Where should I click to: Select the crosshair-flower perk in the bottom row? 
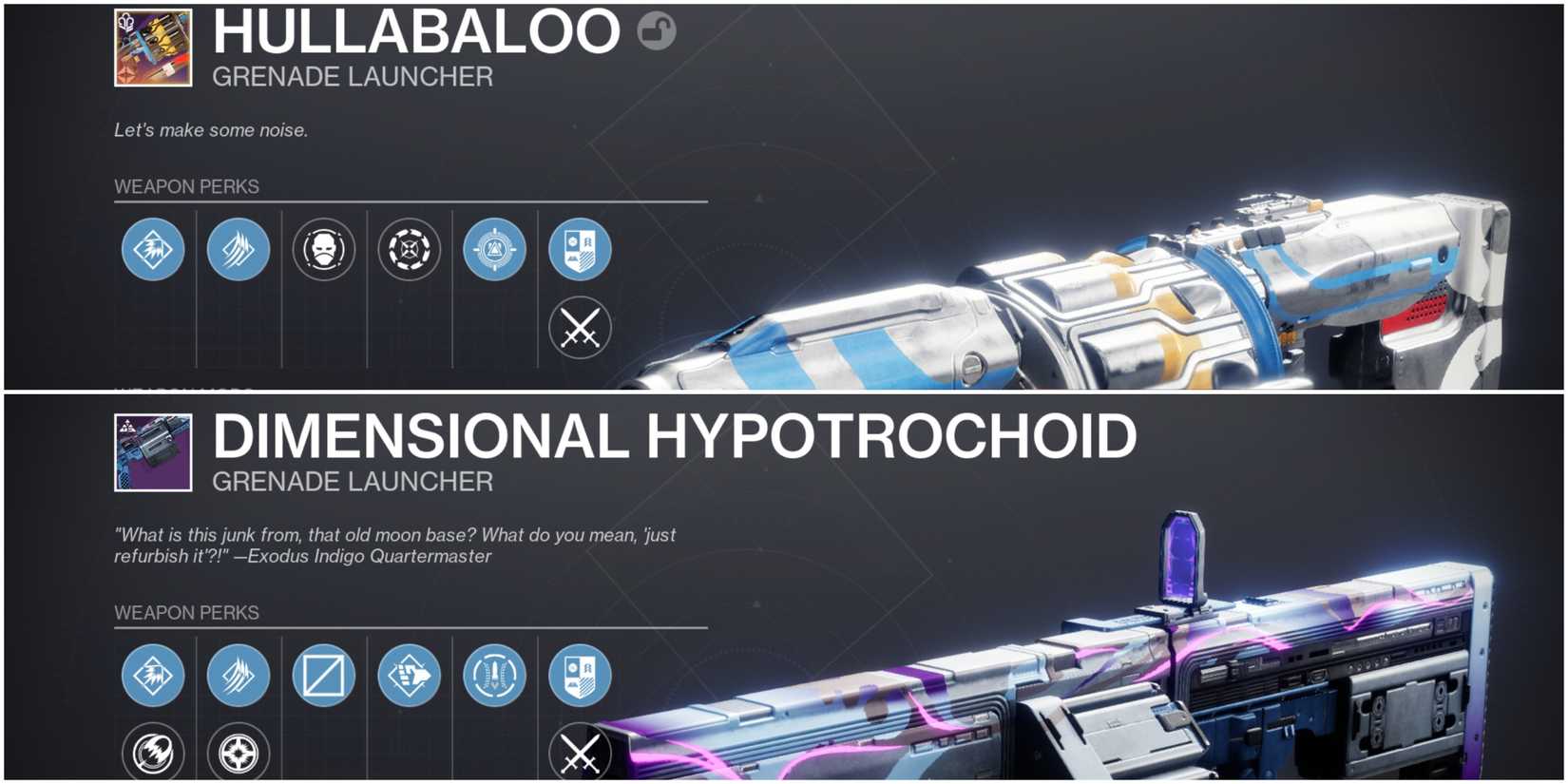[239, 755]
